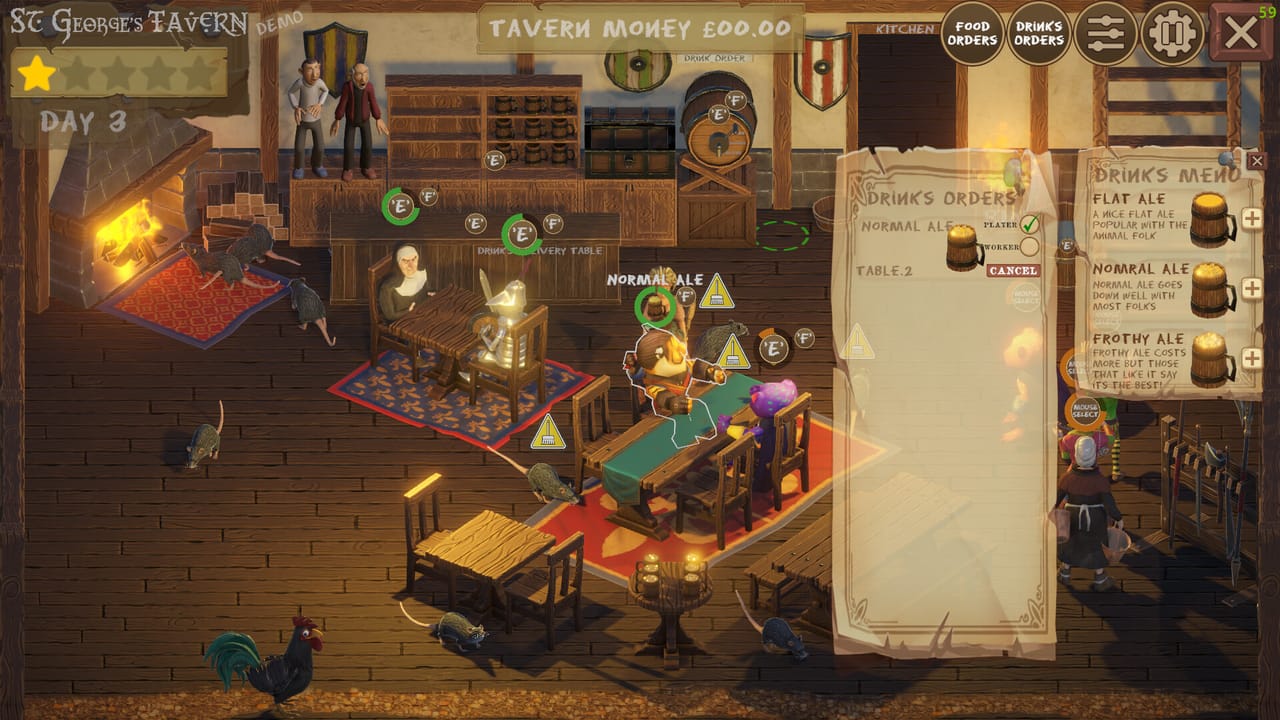Screen dimensions: 1280x720
Task: Add a Nomral Ale with its plus button
Action: click(x=1250, y=287)
